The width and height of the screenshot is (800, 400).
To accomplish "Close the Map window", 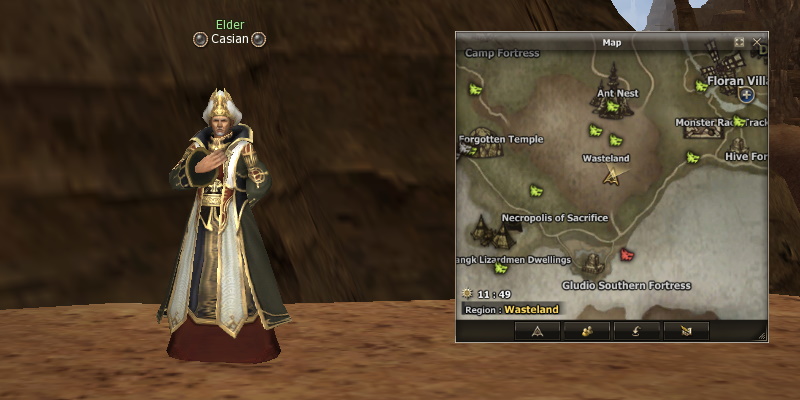I will tap(758, 42).
